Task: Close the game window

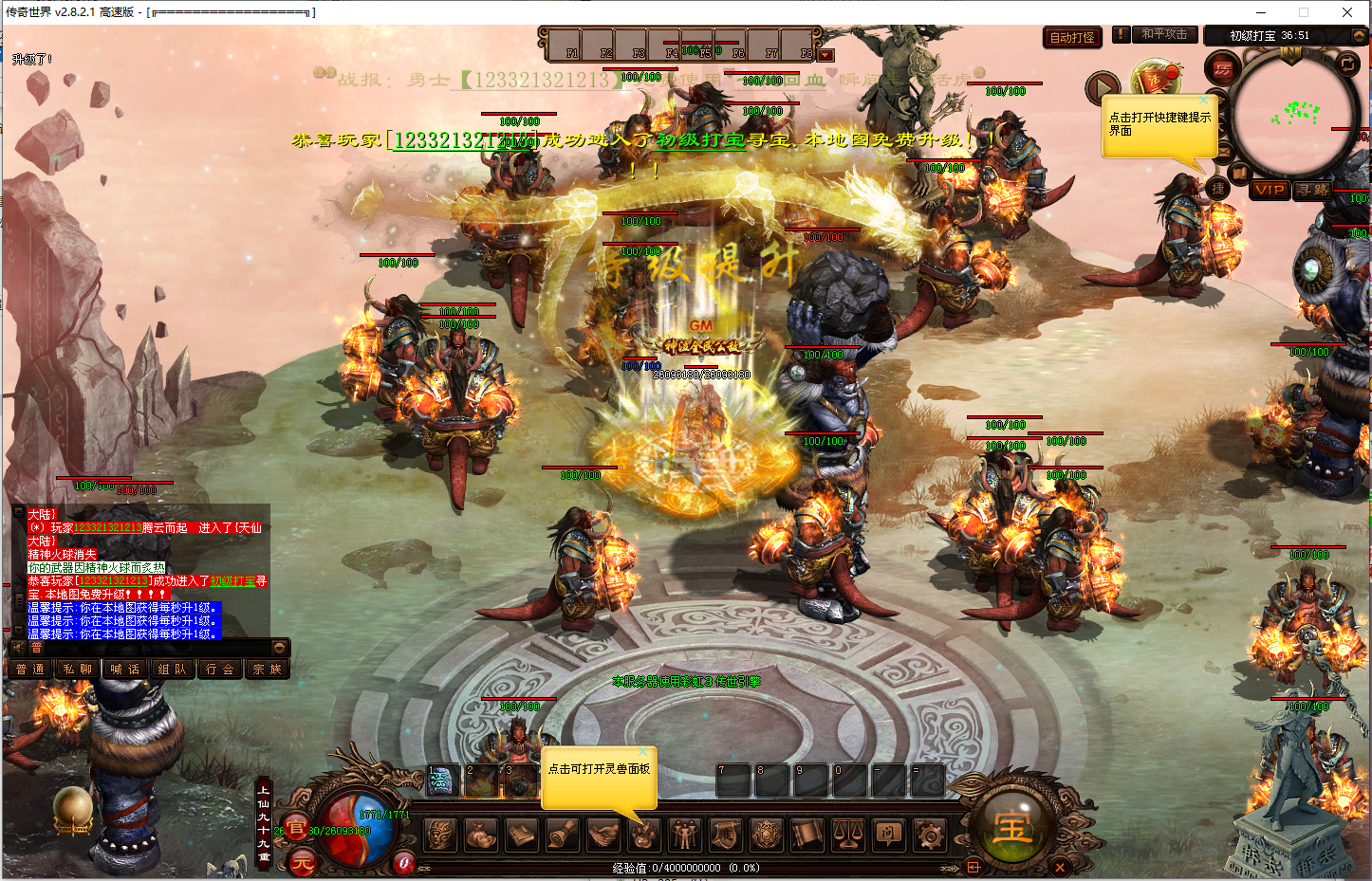Action: [x=1346, y=12]
